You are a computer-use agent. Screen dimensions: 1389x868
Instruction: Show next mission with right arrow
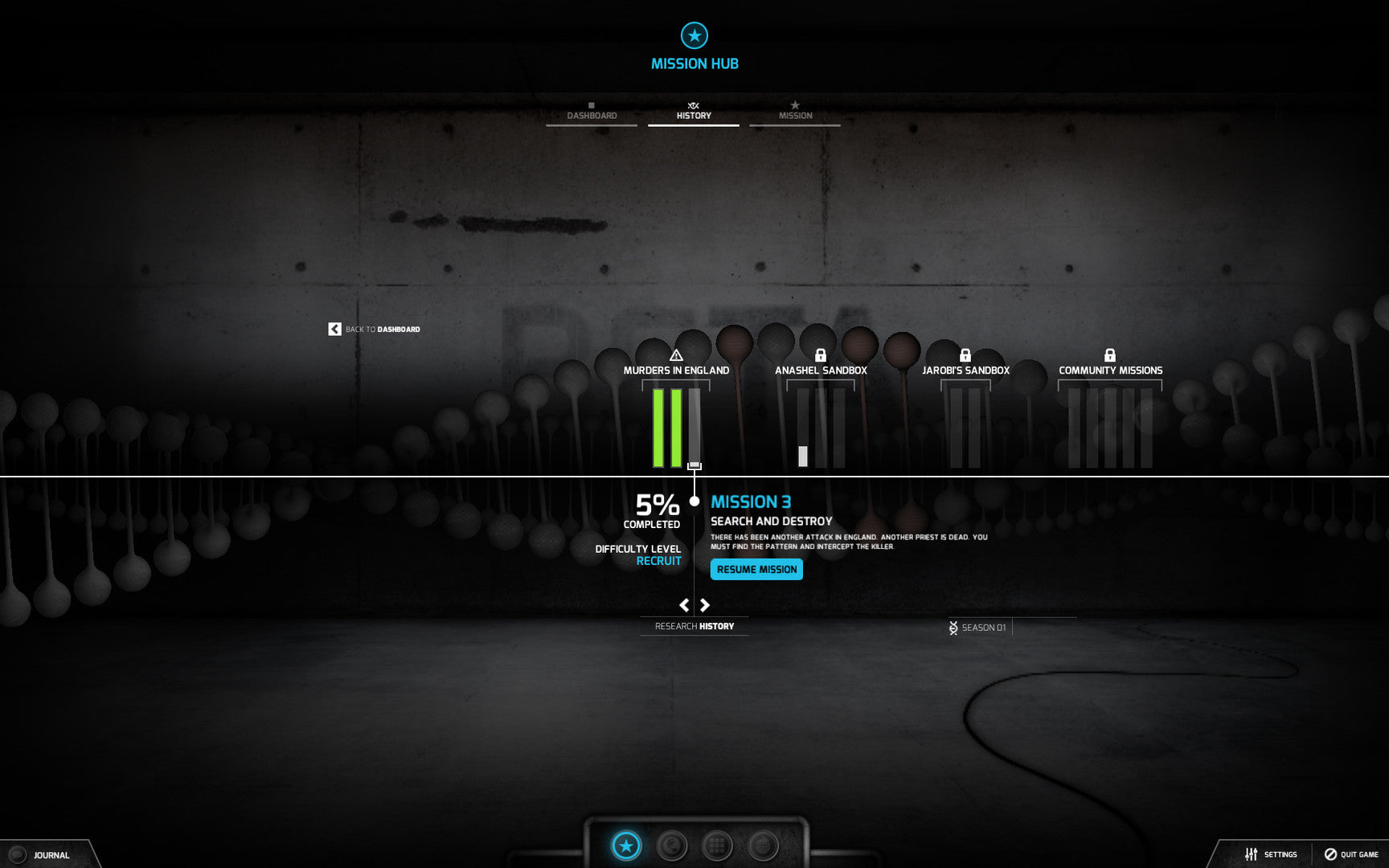tap(705, 605)
